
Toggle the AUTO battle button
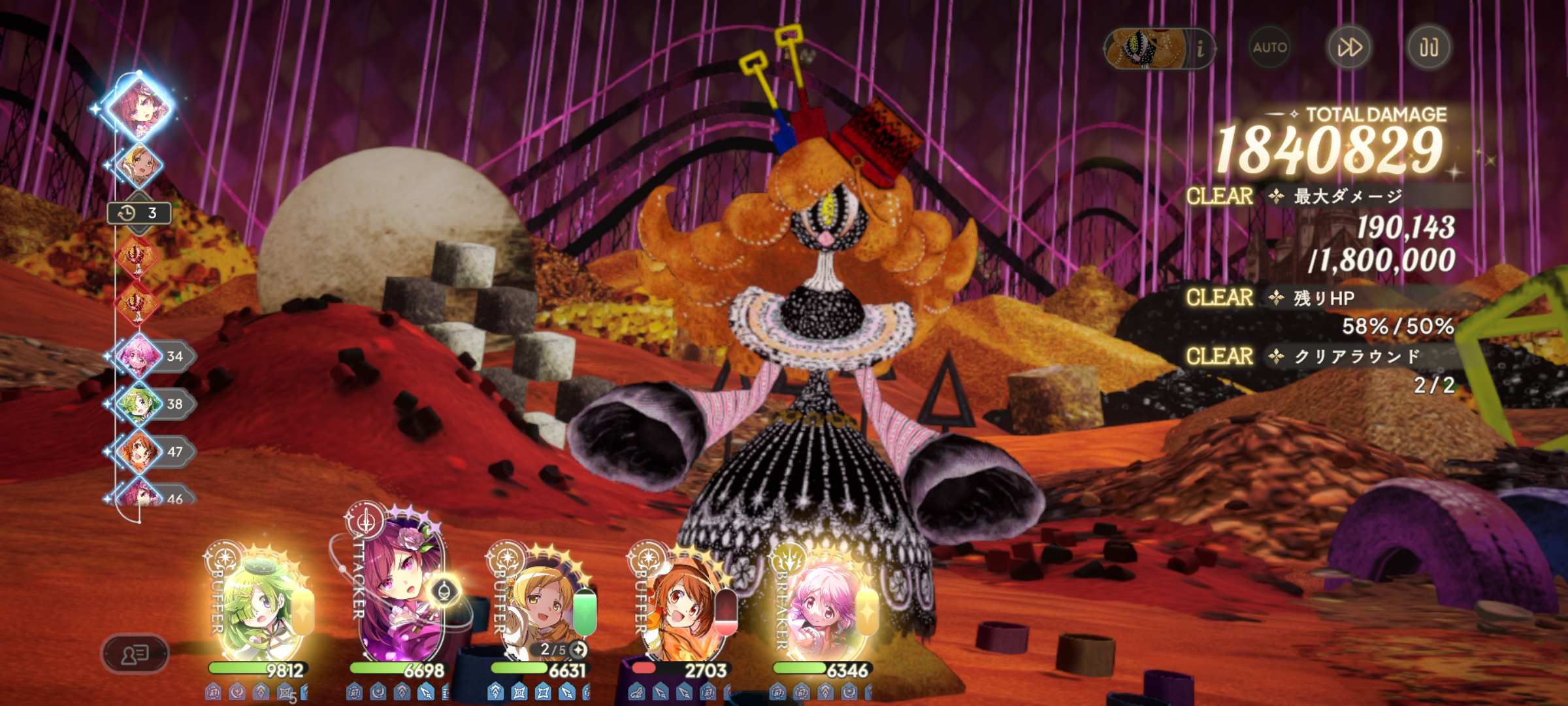click(1269, 48)
